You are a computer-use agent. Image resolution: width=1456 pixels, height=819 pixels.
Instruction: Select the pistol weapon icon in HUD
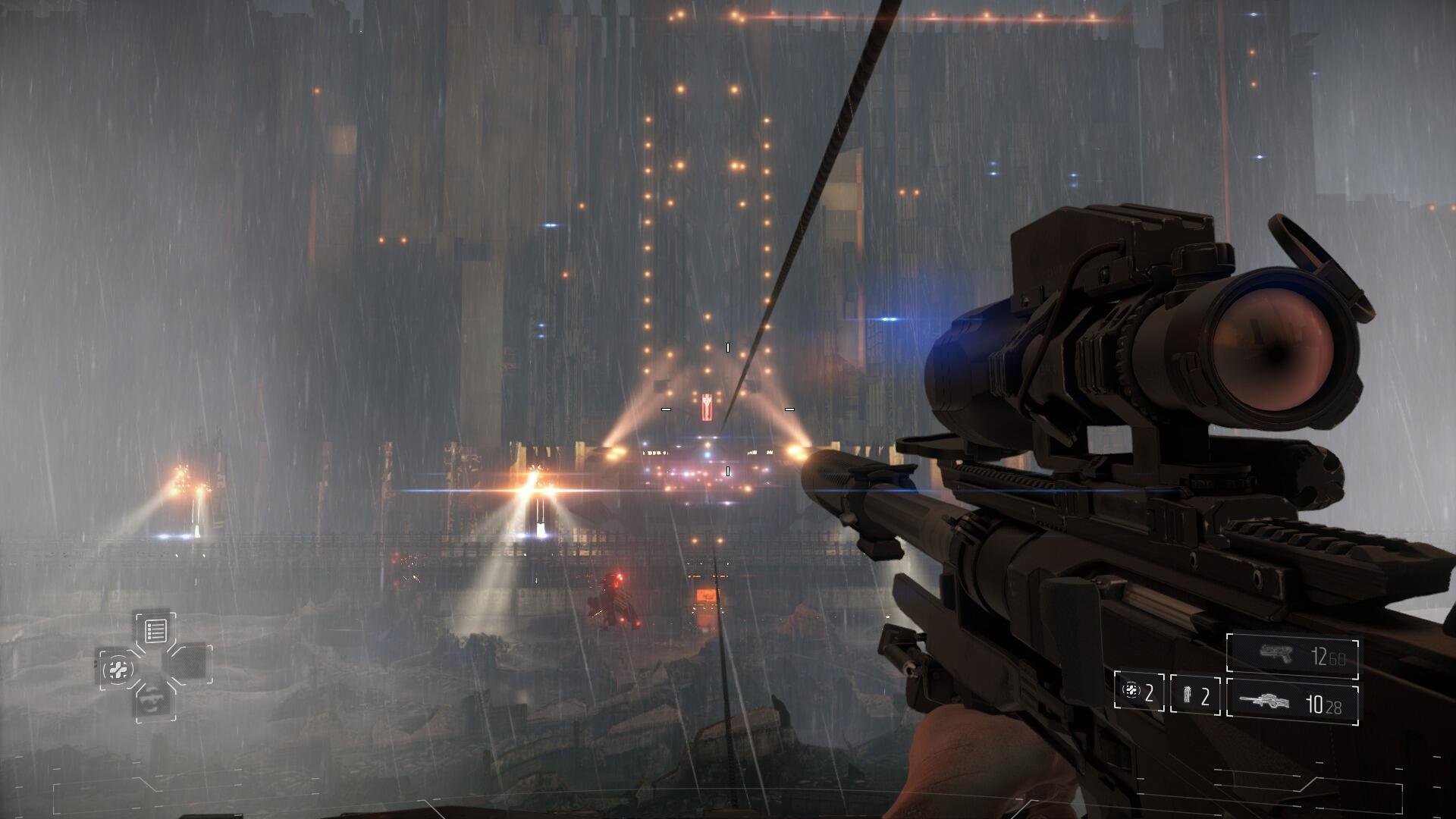(1276, 654)
